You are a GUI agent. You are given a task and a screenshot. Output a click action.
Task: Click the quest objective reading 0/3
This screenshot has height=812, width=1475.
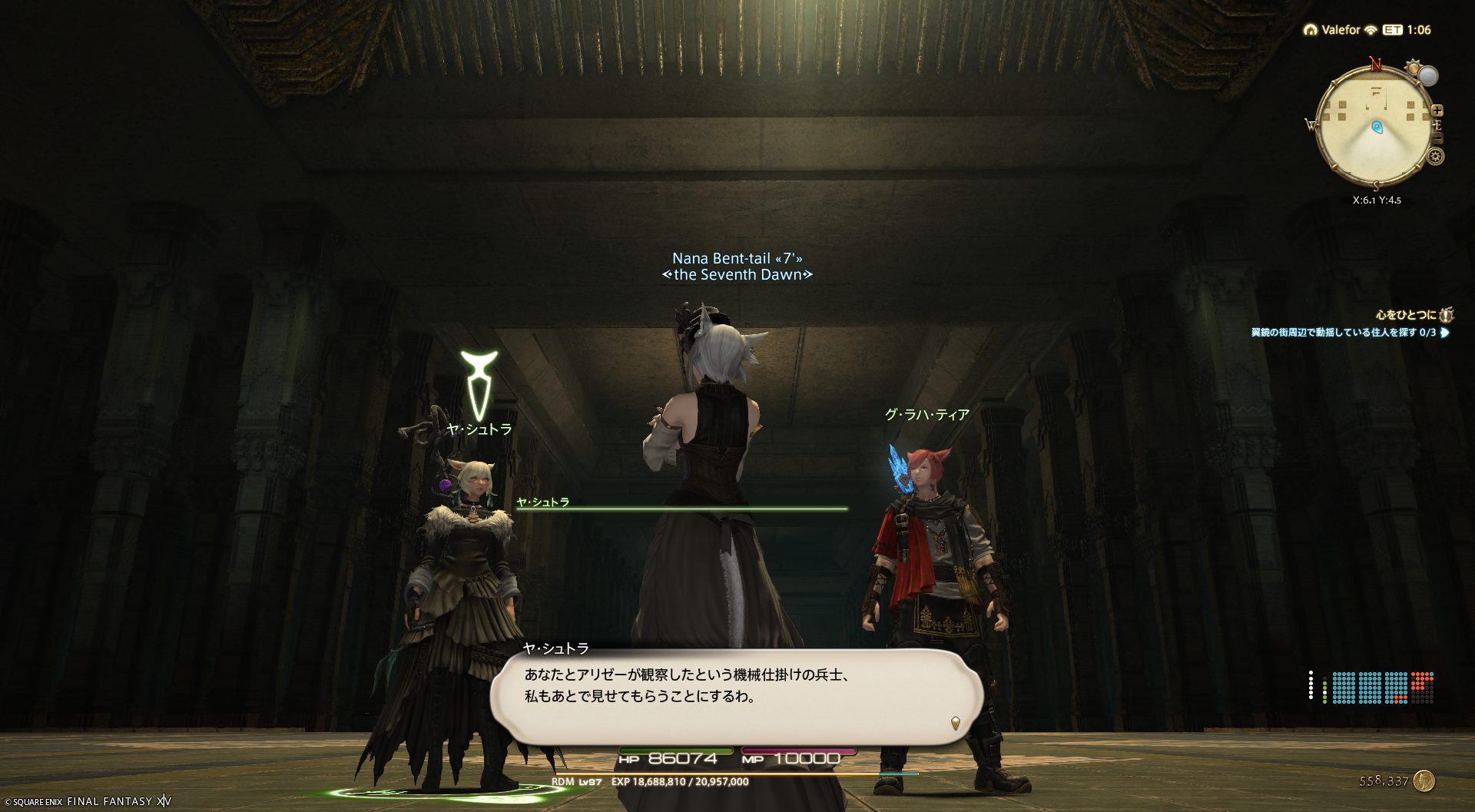(1343, 333)
